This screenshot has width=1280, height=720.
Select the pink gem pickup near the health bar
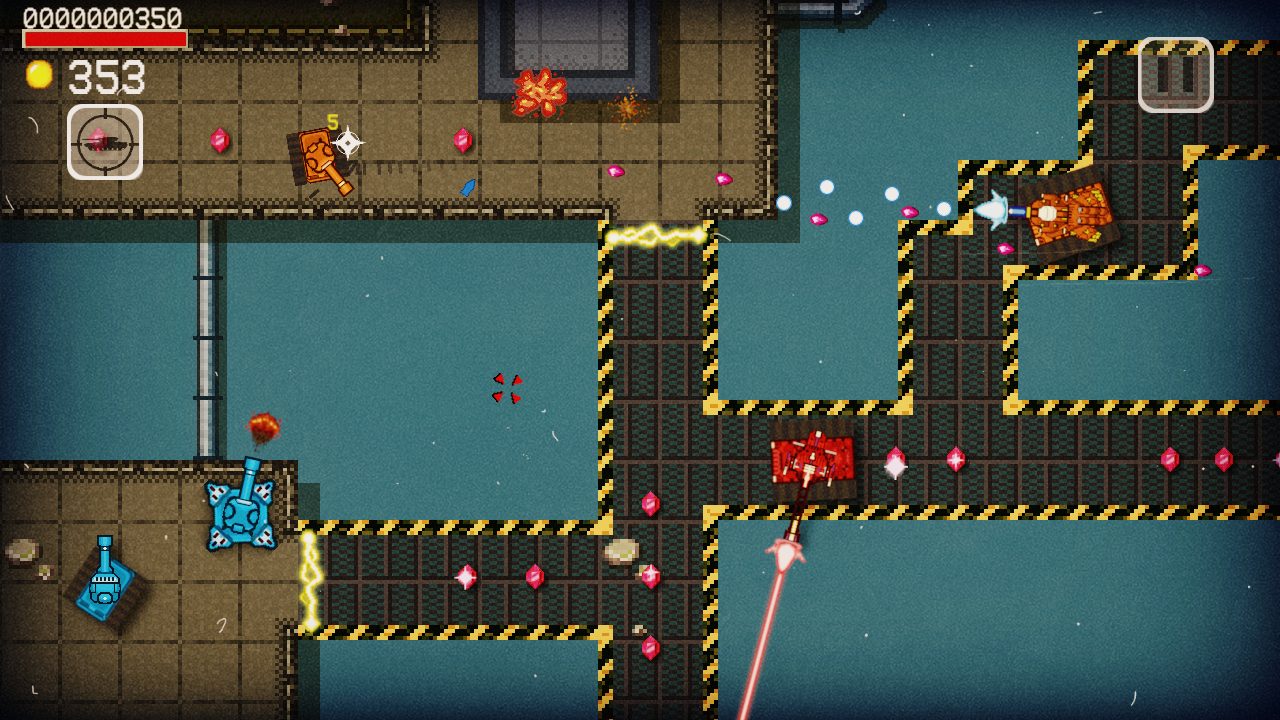[220, 142]
